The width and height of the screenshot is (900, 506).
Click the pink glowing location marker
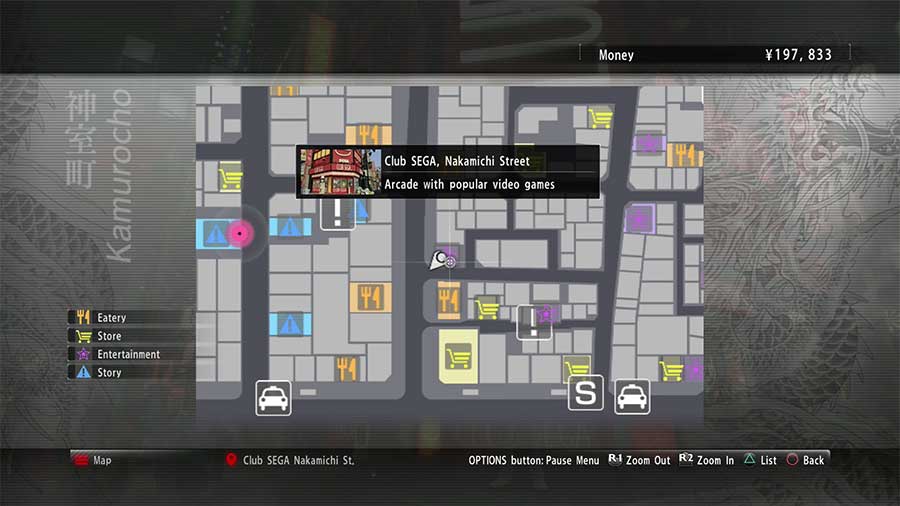pos(239,233)
